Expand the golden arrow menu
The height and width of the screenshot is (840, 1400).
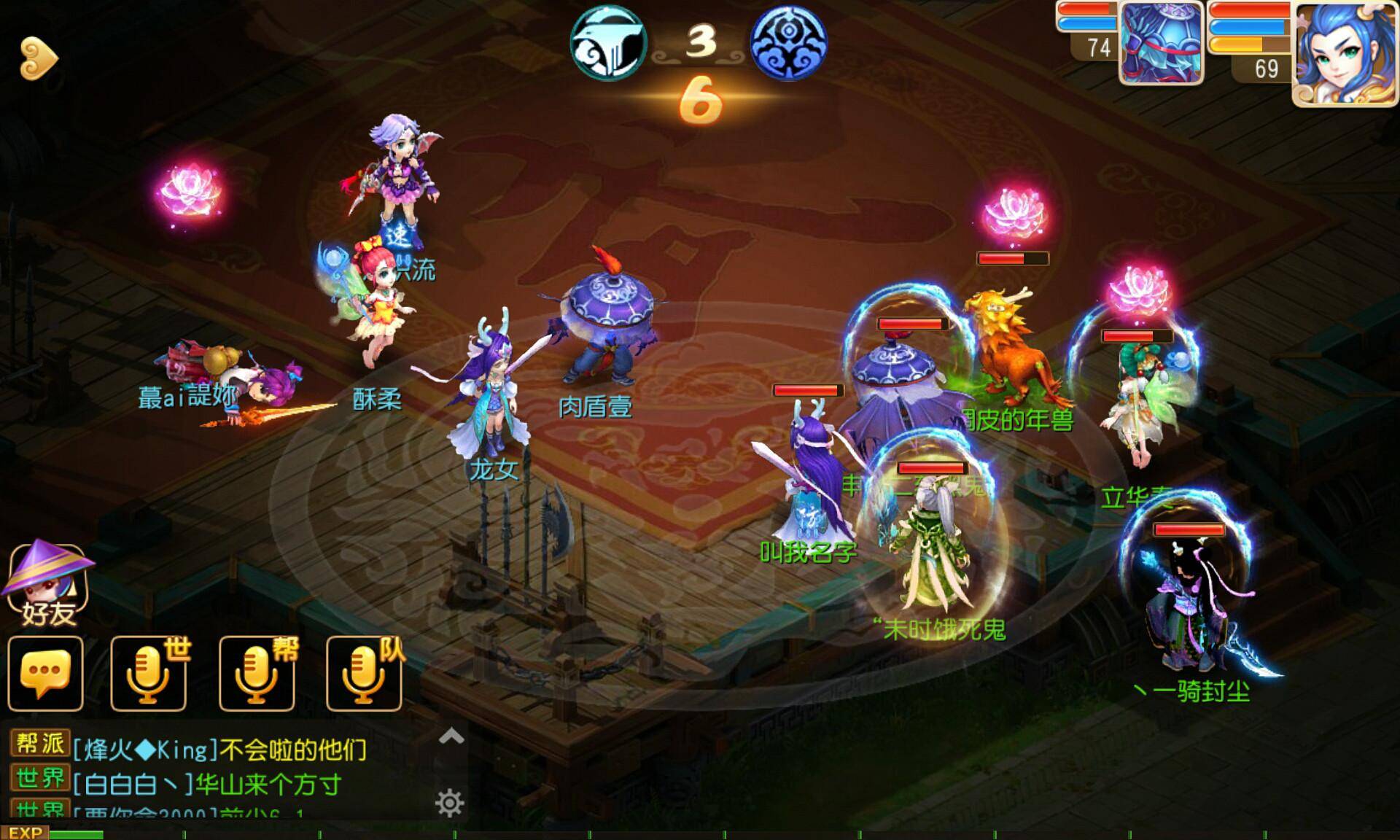[x=38, y=58]
